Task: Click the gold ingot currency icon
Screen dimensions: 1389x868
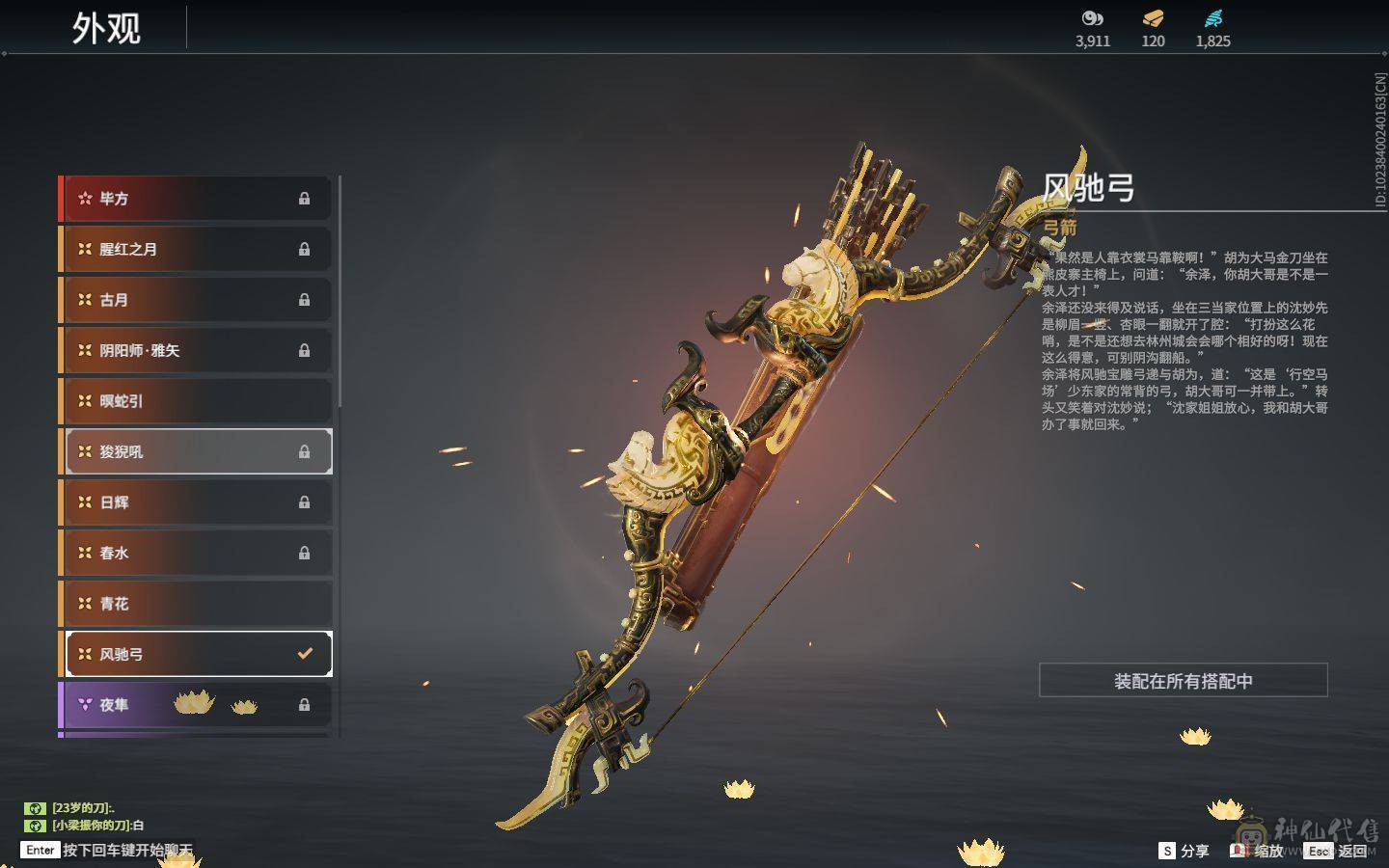Action: pyautogui.click(x=1153, y=18)
